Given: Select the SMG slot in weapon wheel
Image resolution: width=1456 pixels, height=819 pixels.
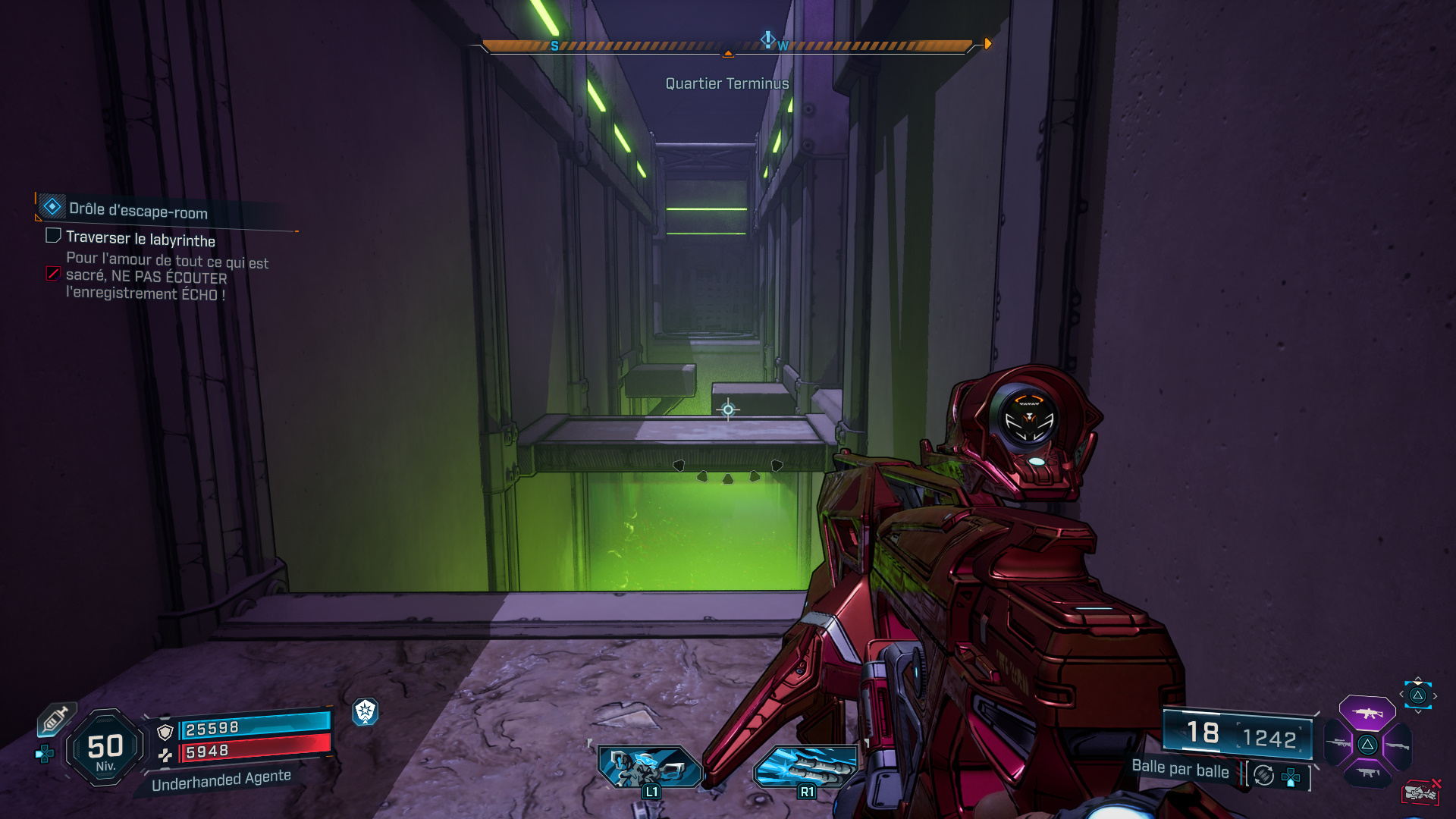Looking at the screenshot, I should [1368, 773].
